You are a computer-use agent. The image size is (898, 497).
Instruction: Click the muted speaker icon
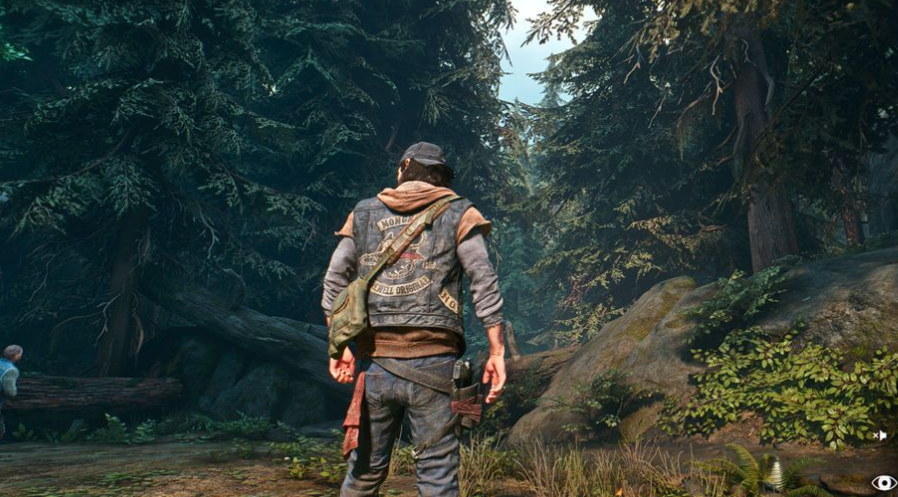tap(880, 435)
